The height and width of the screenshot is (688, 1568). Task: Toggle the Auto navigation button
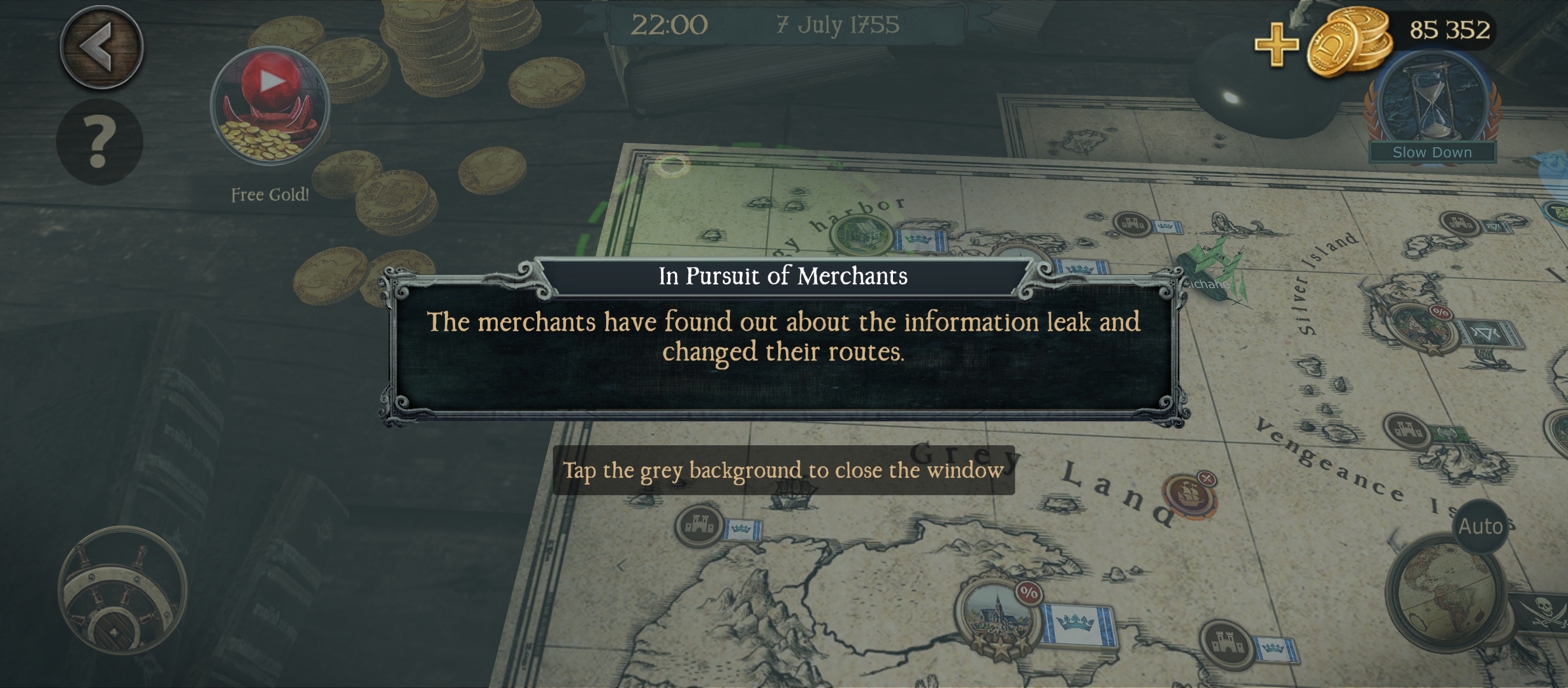point(1481,526)
